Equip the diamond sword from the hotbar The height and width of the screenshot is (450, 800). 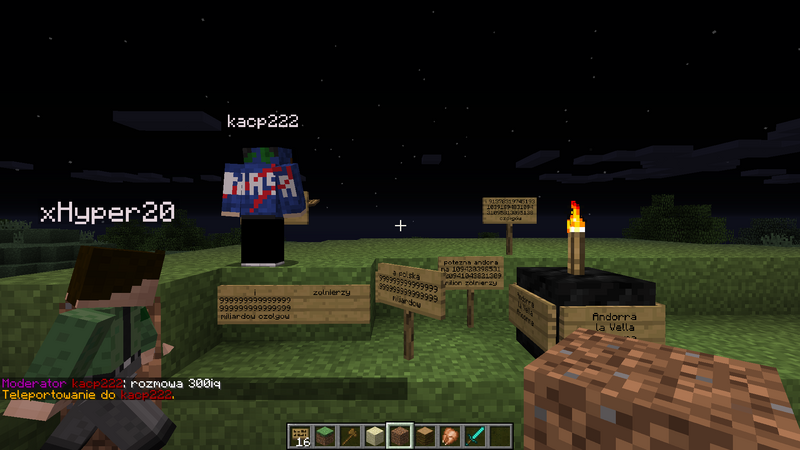coord(475,435)
